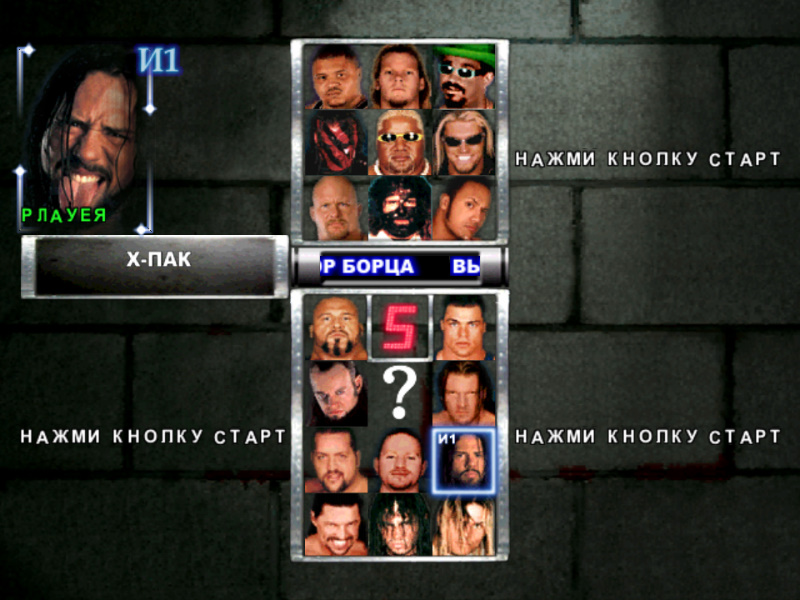800x600 pixels.
Task: Select Kane's red mask portrait
Action: click(x=336, y=142)
